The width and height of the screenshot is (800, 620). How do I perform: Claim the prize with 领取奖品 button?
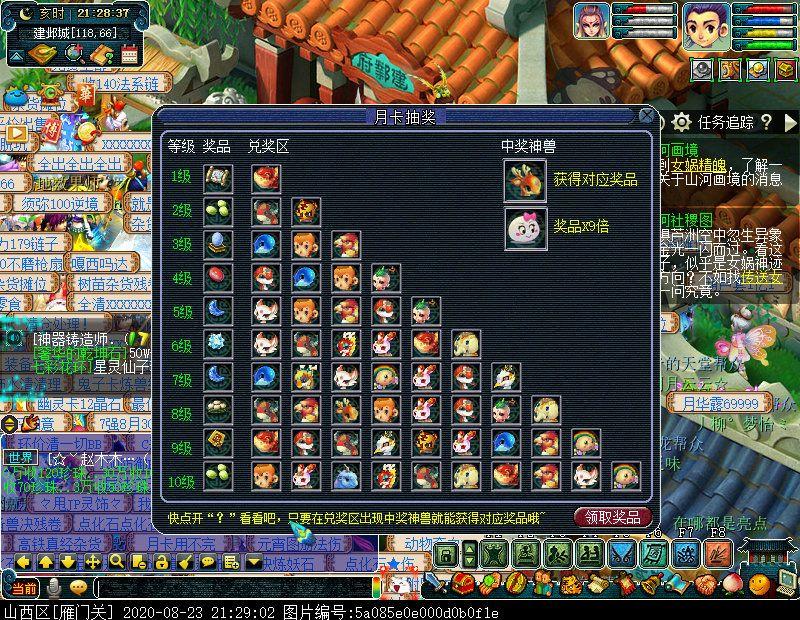613,516
